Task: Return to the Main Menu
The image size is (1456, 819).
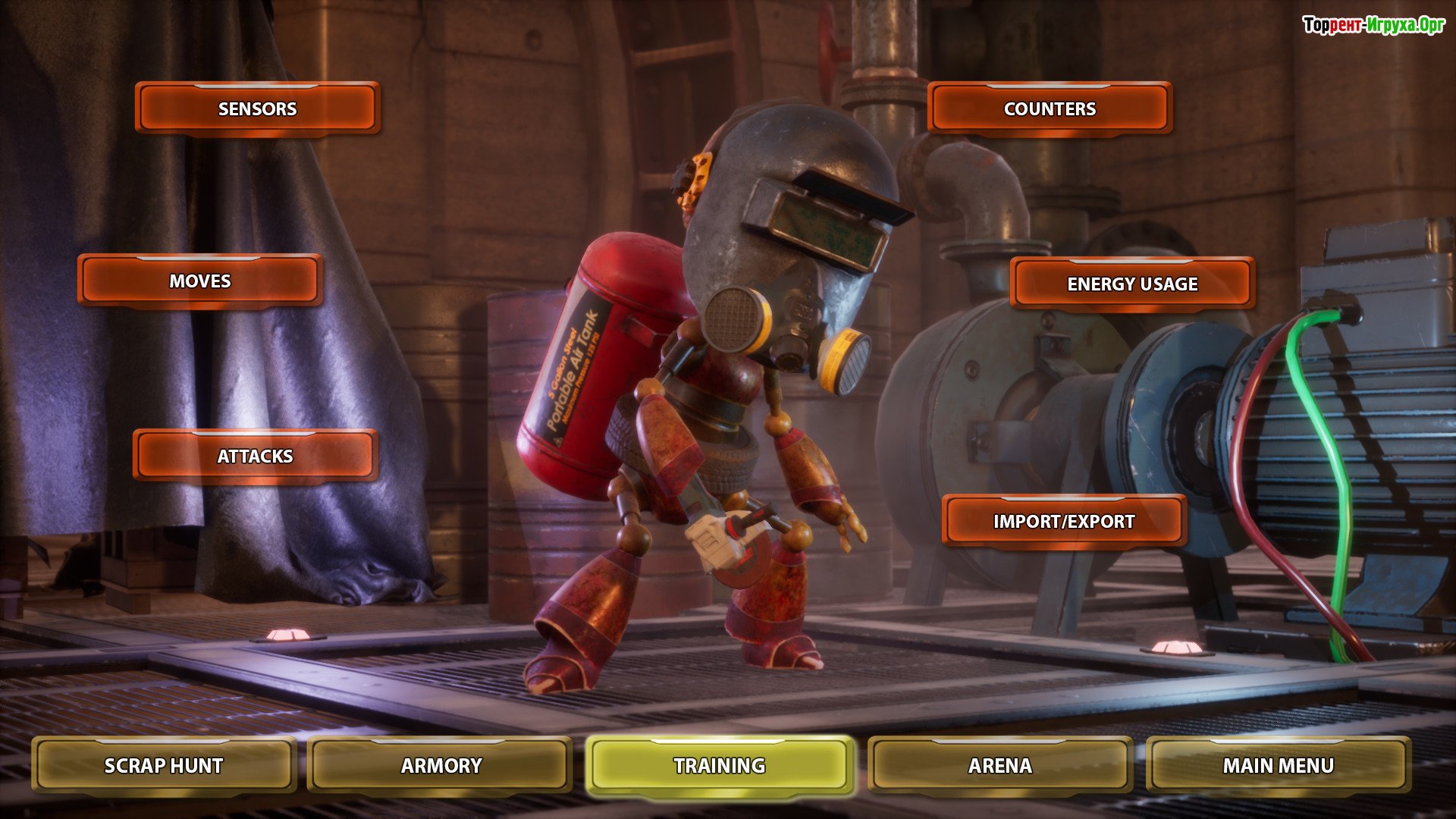Action: tap(1278, 765)
